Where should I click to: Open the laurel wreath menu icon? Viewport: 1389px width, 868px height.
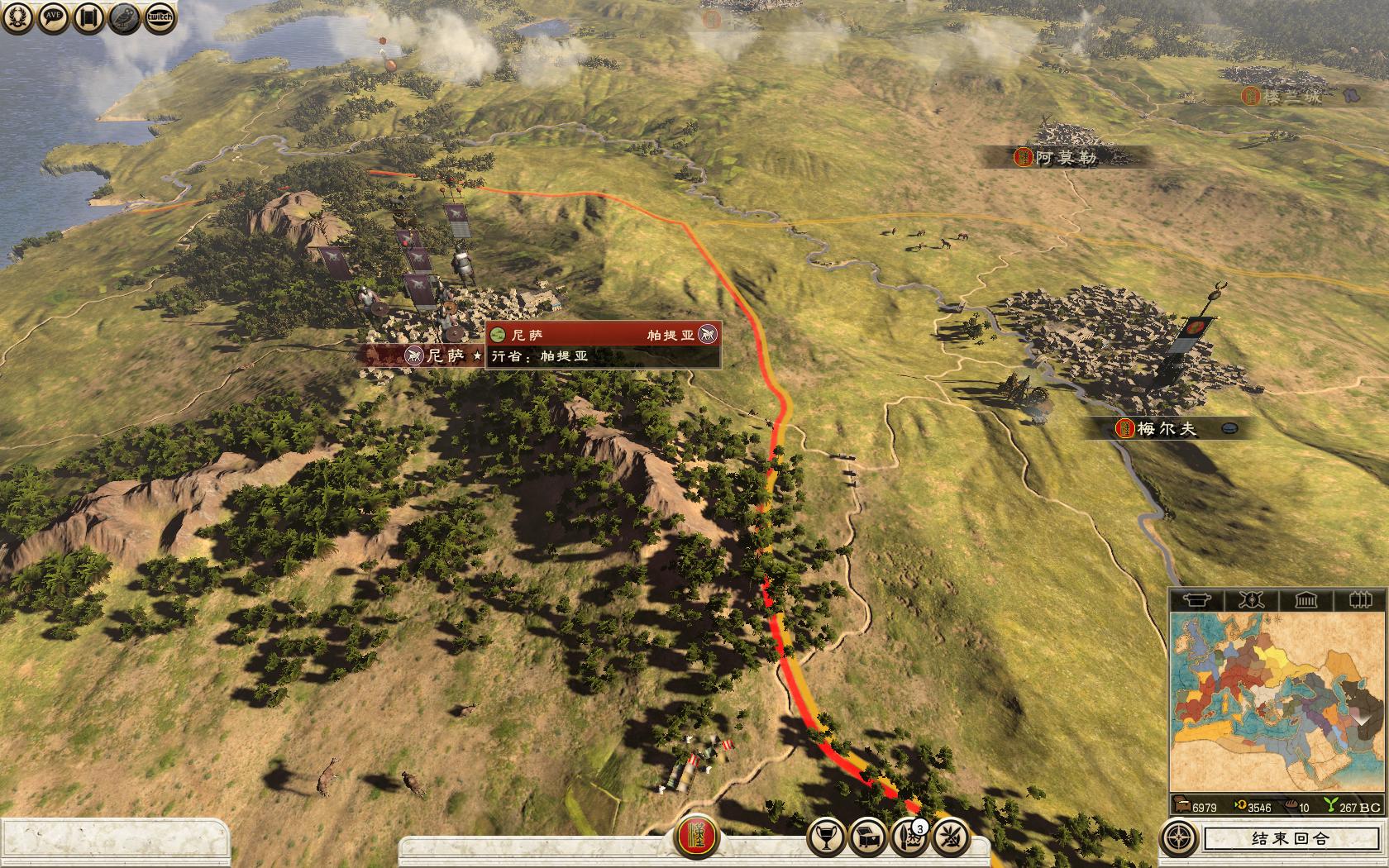[18, 17]
